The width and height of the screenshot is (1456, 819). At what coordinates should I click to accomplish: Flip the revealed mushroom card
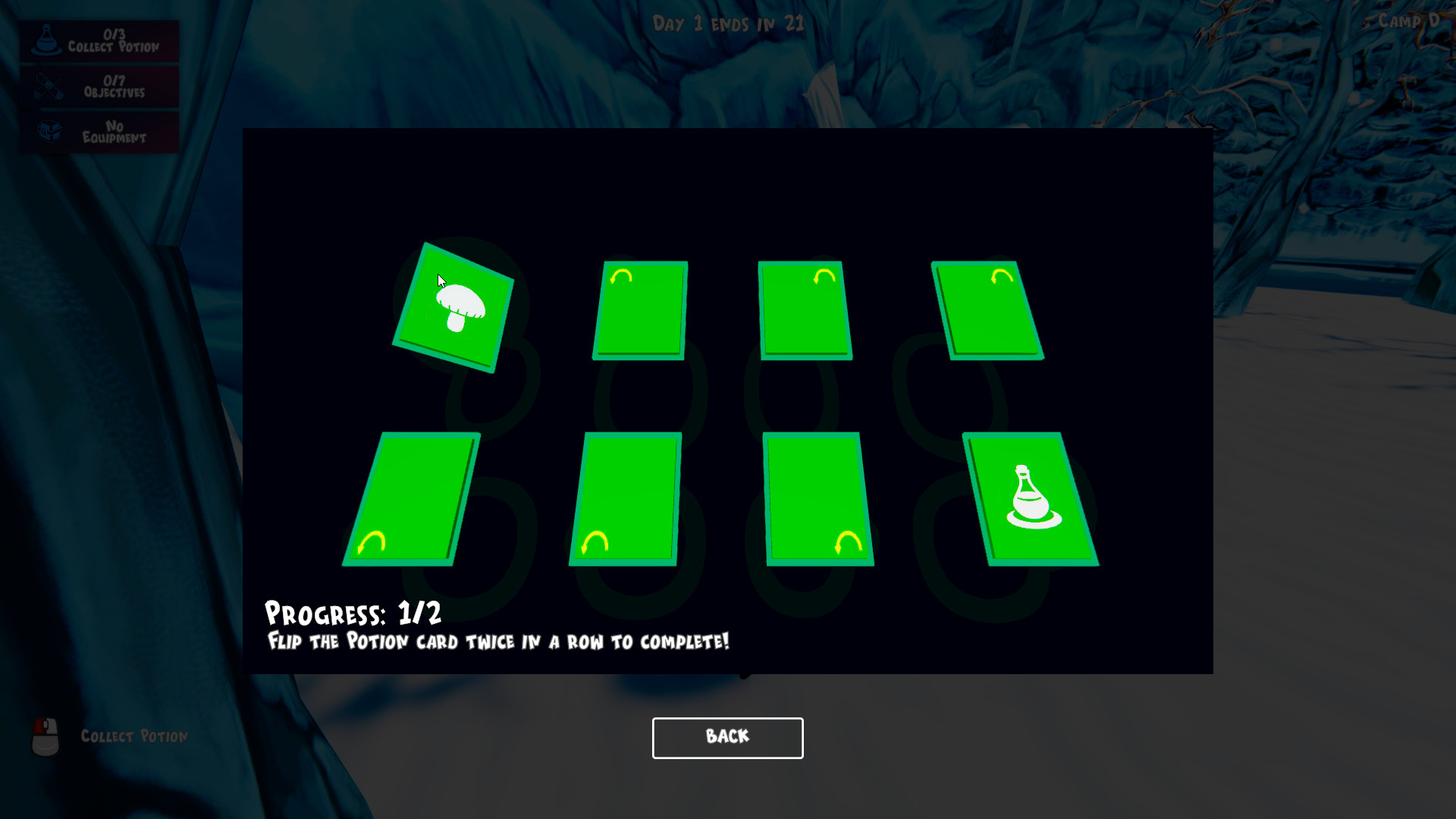click(453, 307)
